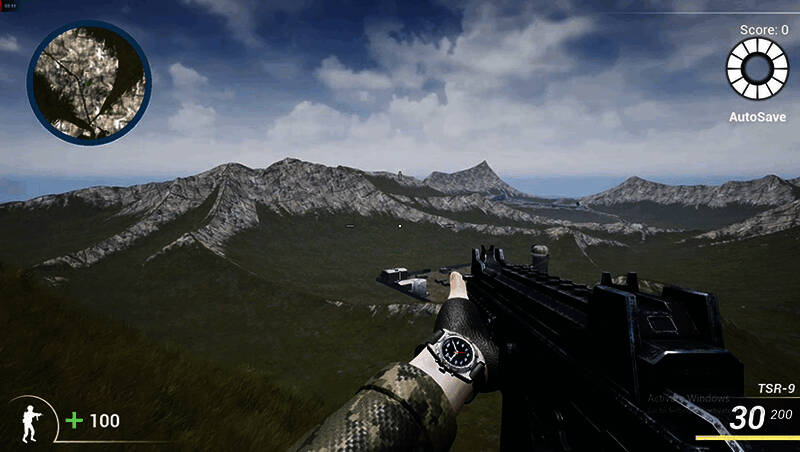Select the TSR-9 weapon label

tap(775, 389)
